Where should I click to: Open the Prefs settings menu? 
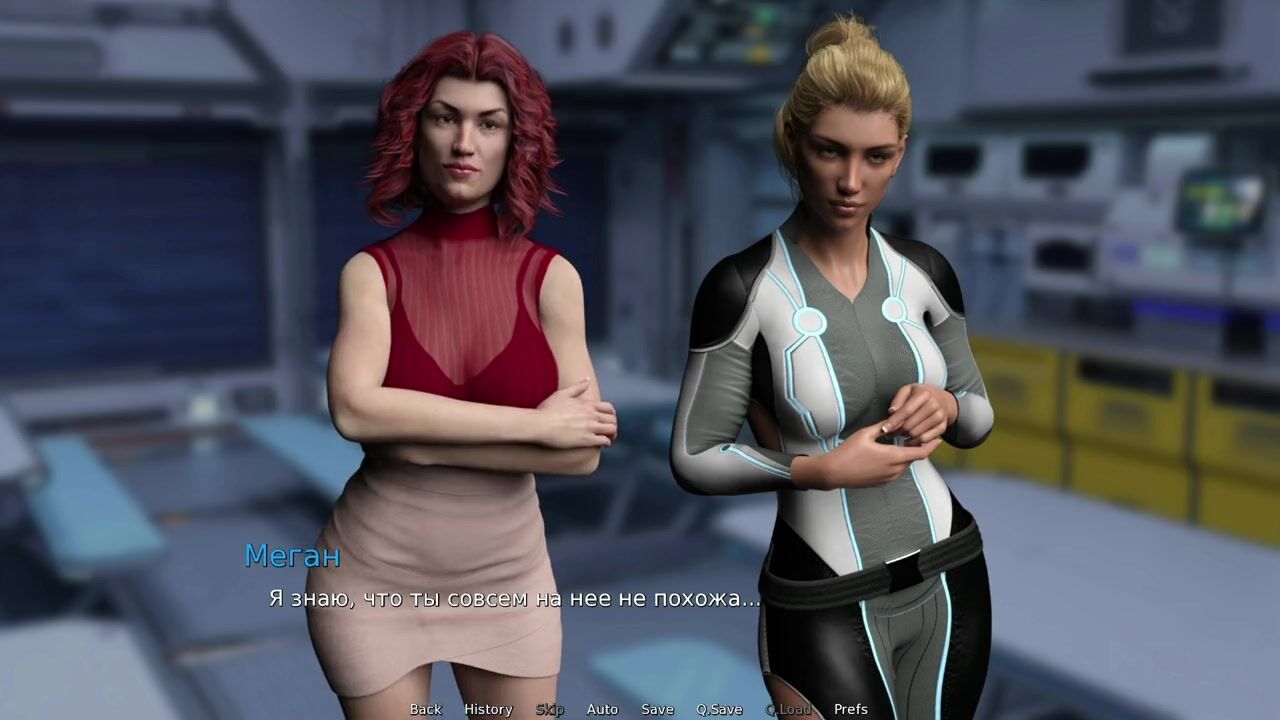(851, 709)
